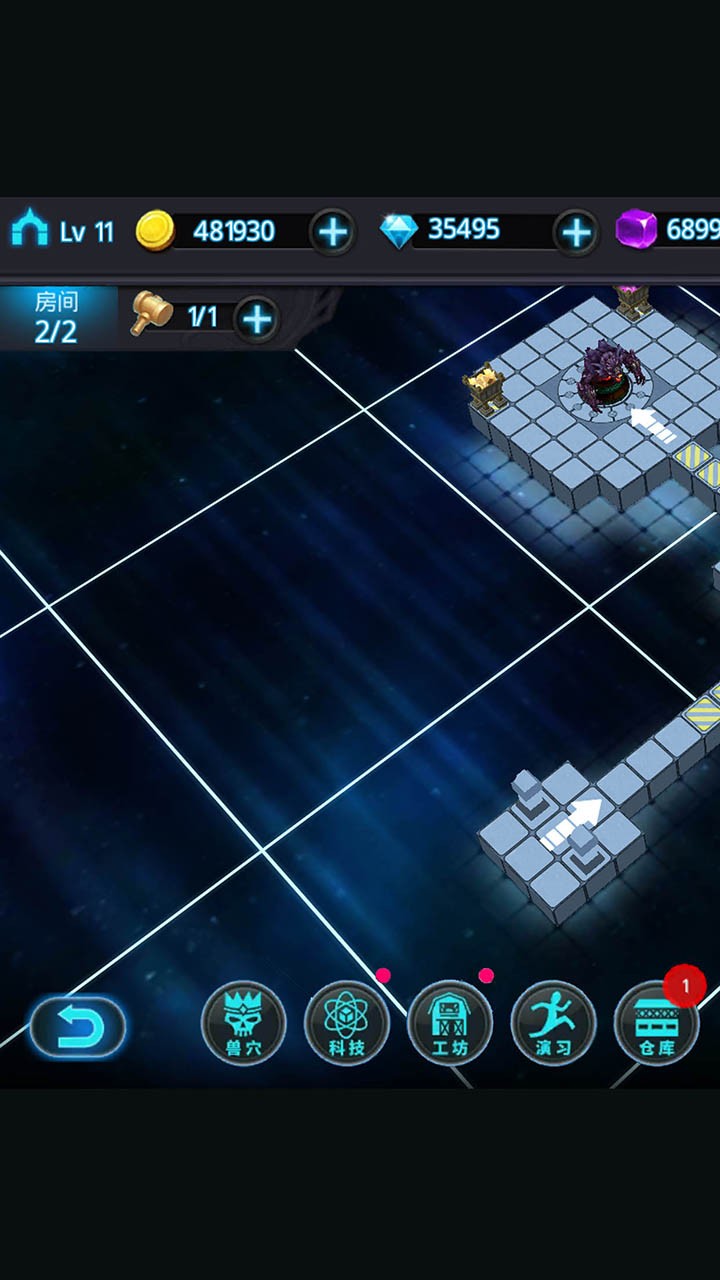Start a 演习 drill exercise
This screenshot has width=720, height=1280.
(553, 1023)
